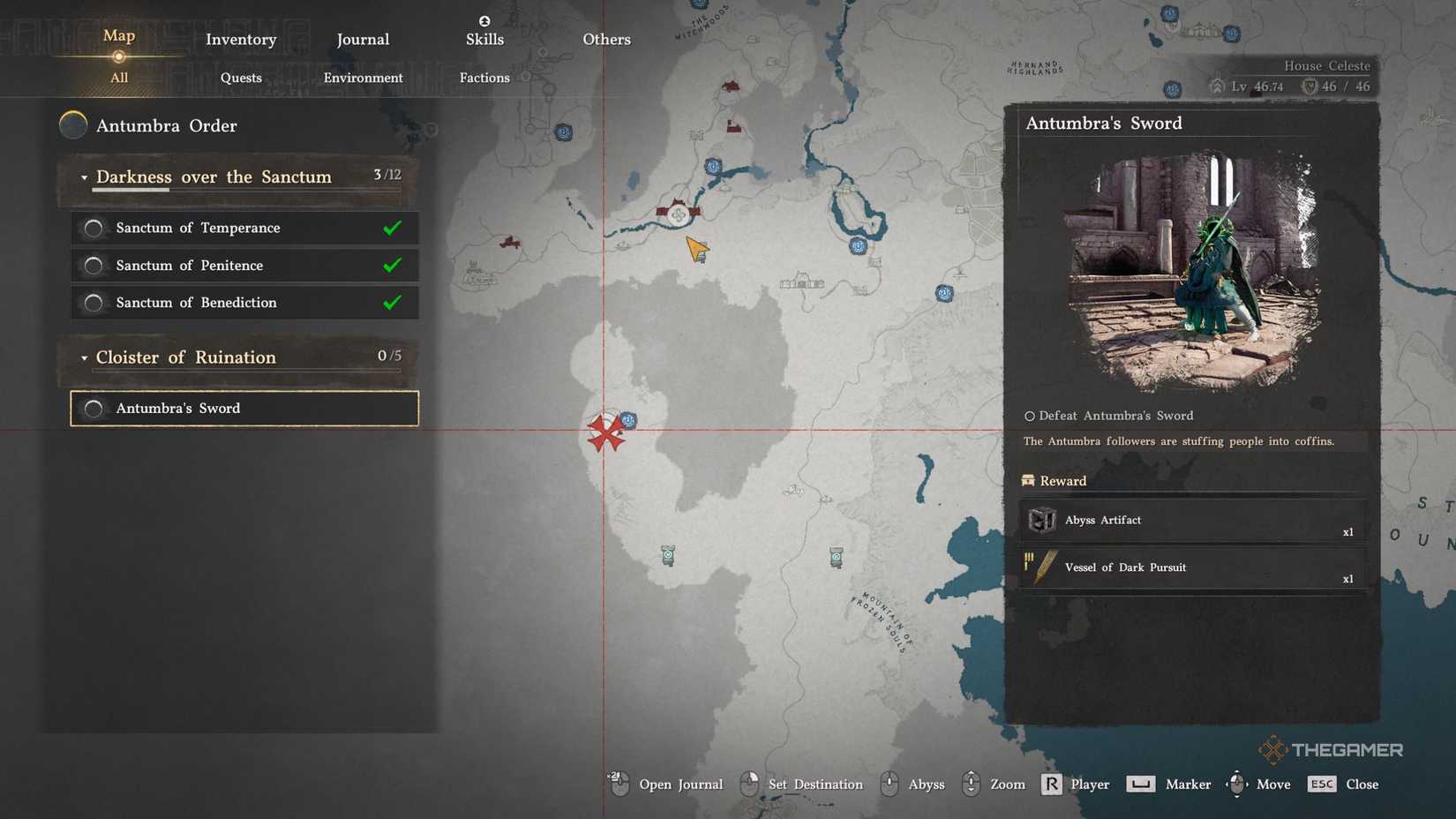Select the Abyss icon in the bottom bar
Viewport: 1456px width, 819px height.
[889, 784]
